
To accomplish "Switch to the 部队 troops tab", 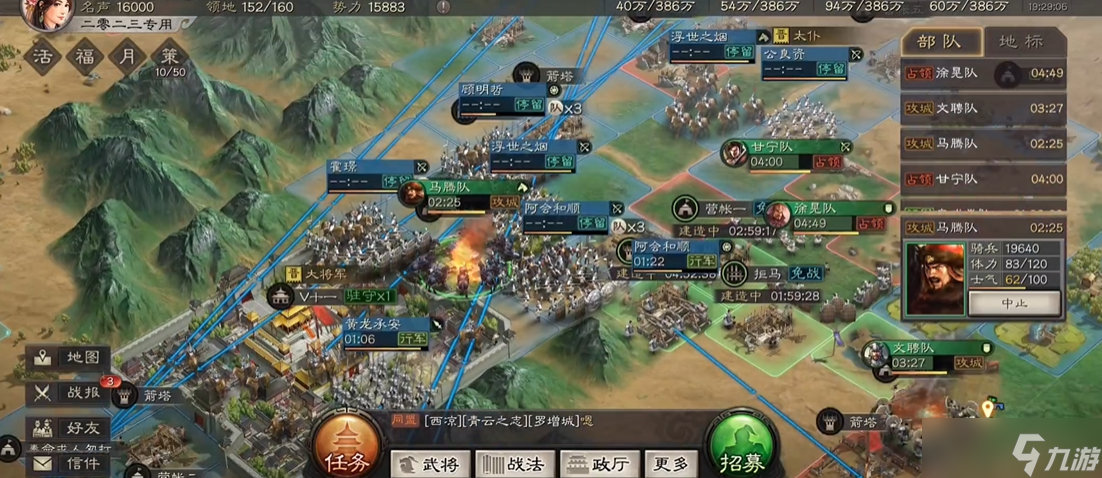I will pos(940,43).
